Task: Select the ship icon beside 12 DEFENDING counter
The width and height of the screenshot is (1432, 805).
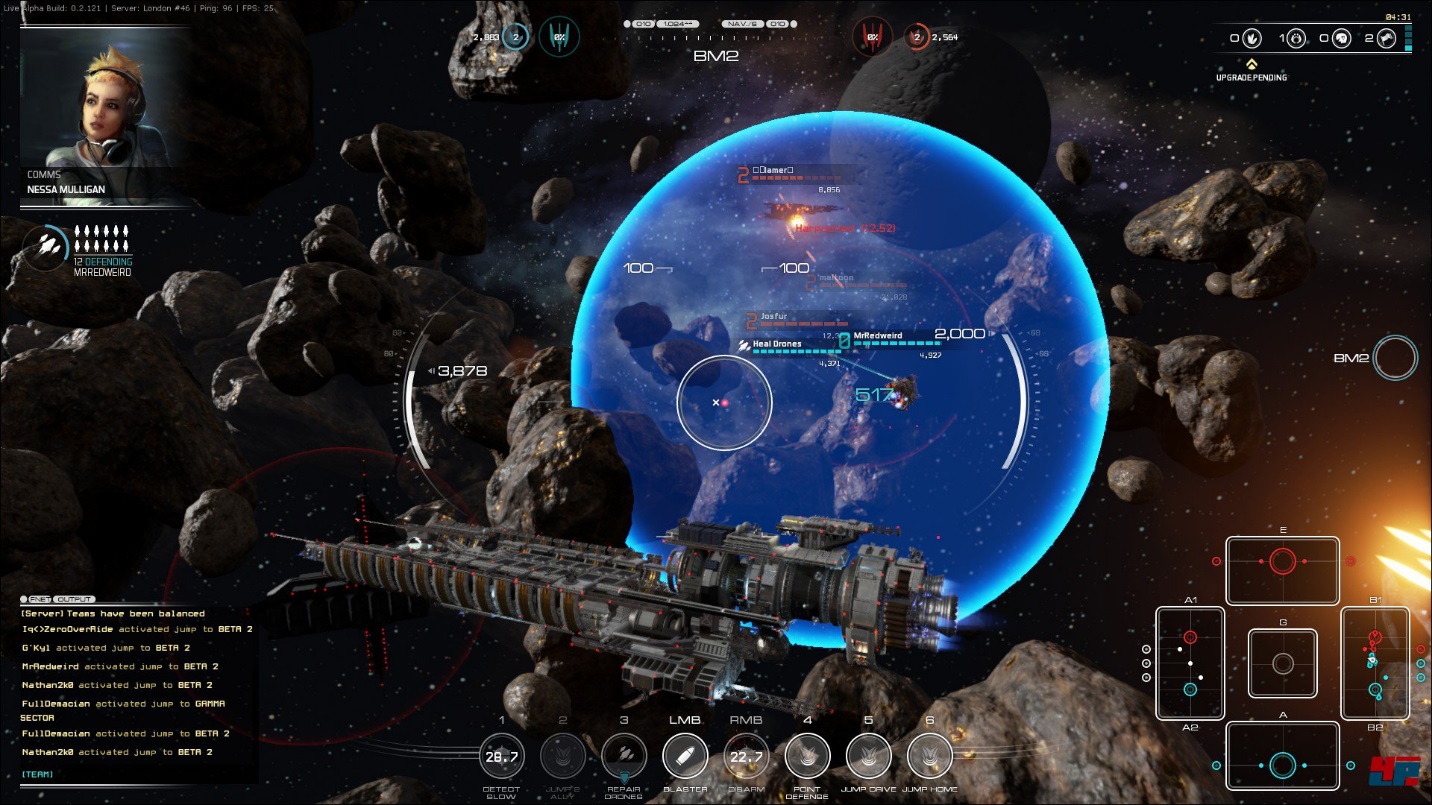Action: click(x=47, y=244)
